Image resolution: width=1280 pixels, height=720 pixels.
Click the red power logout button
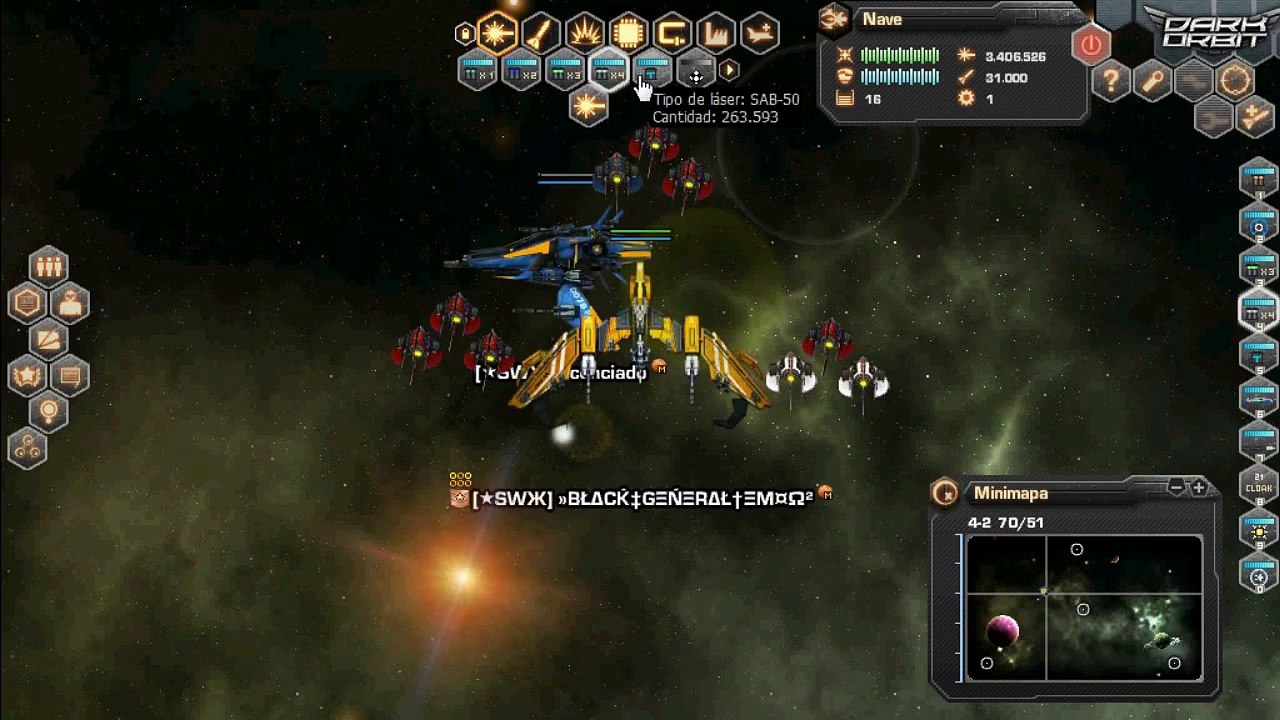click(x=1091, y=45)
